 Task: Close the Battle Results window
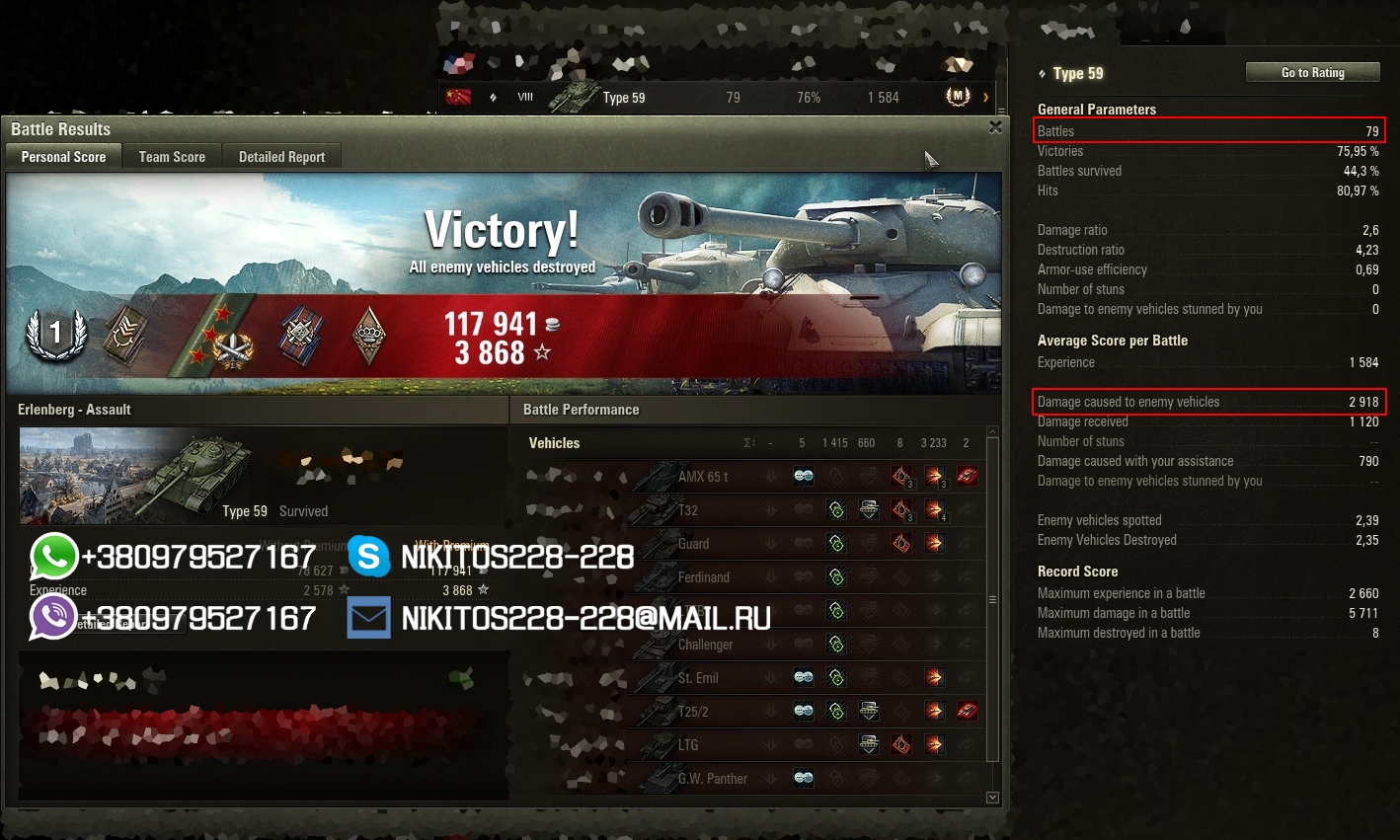(x=995, y=127)
